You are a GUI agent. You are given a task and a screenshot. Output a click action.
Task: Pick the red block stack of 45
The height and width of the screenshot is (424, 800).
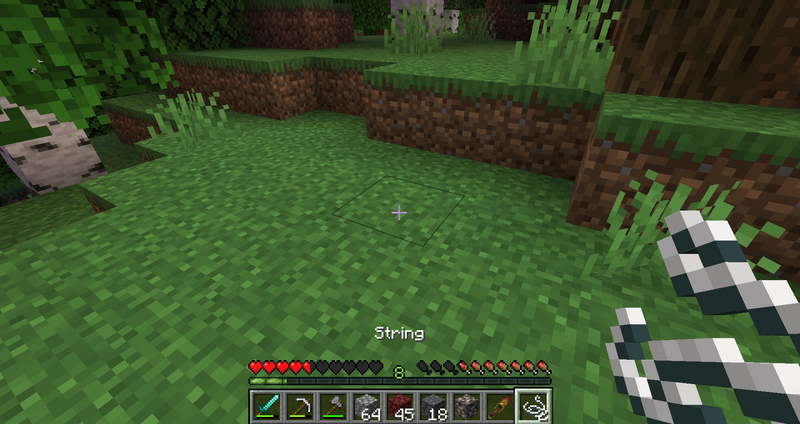(x=400, y=406)
